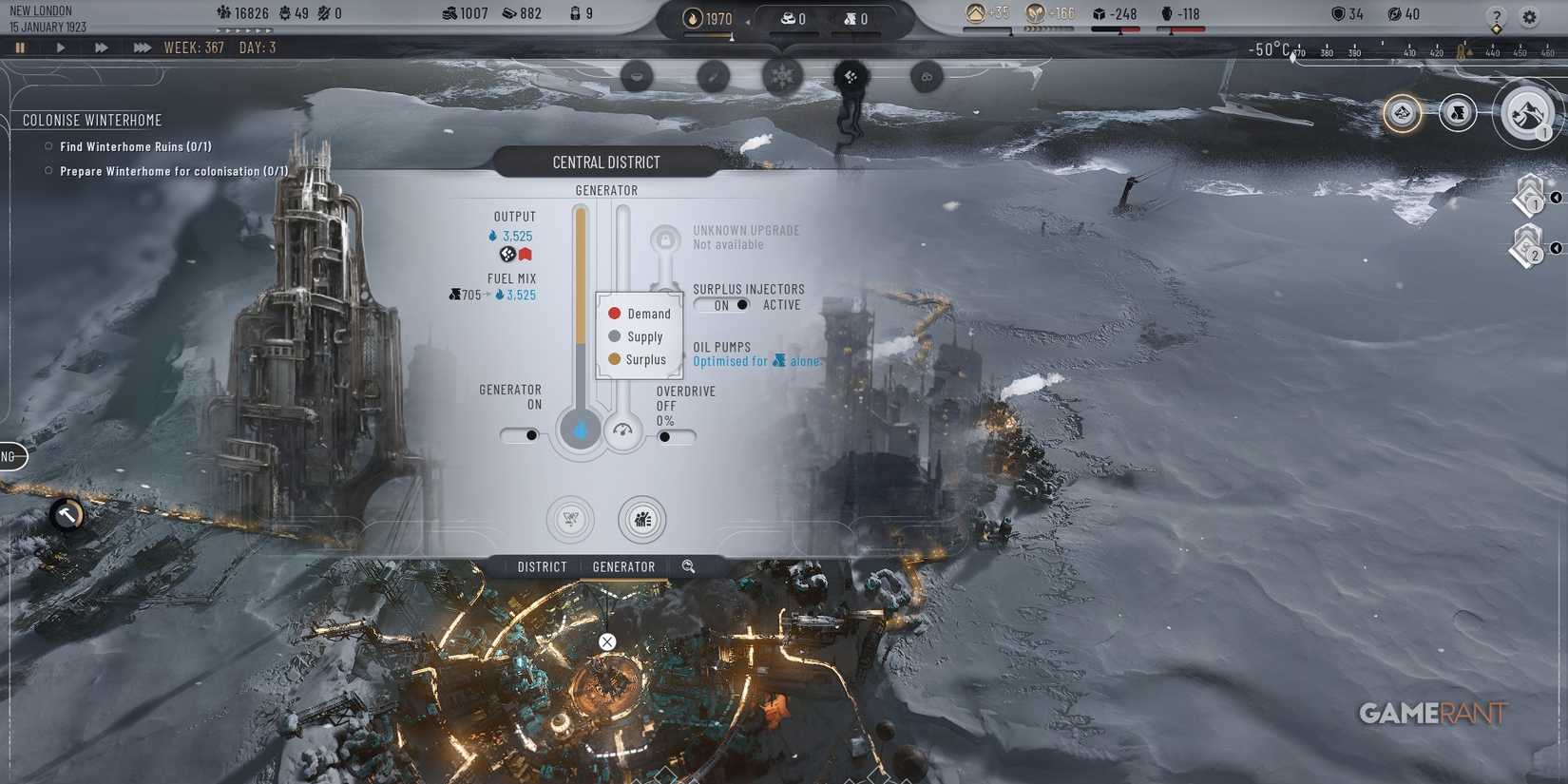The width and height of the screenshot is (1568, 784).
Task: Click the broken-tools maintenance icon under the gauge
Action: (x=570, y=520)
